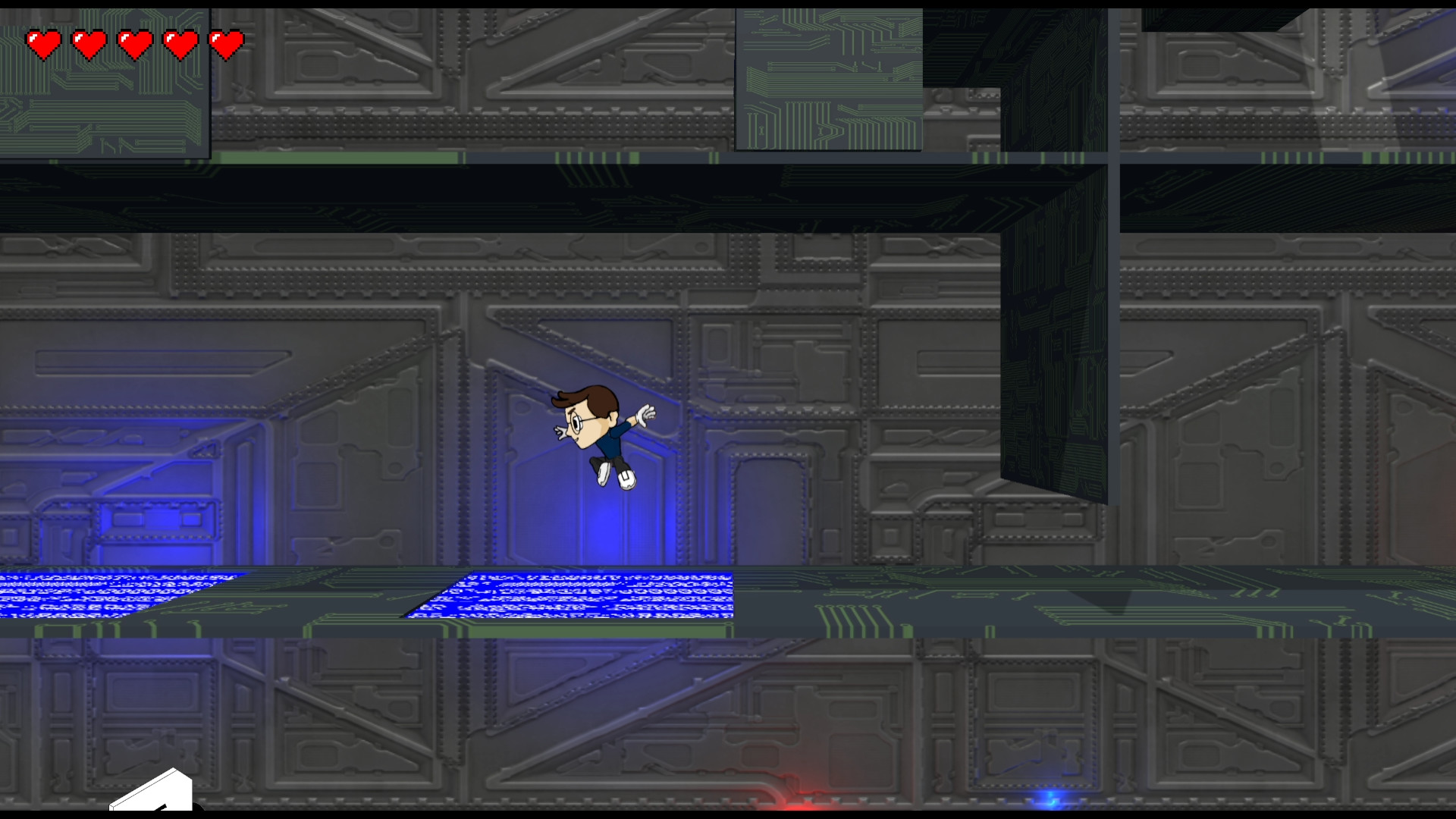Image resolution: width=1456 pixels, height=819 pixels.
Task: Click the blue platform on the far left
Action: (x=114, y=591)
